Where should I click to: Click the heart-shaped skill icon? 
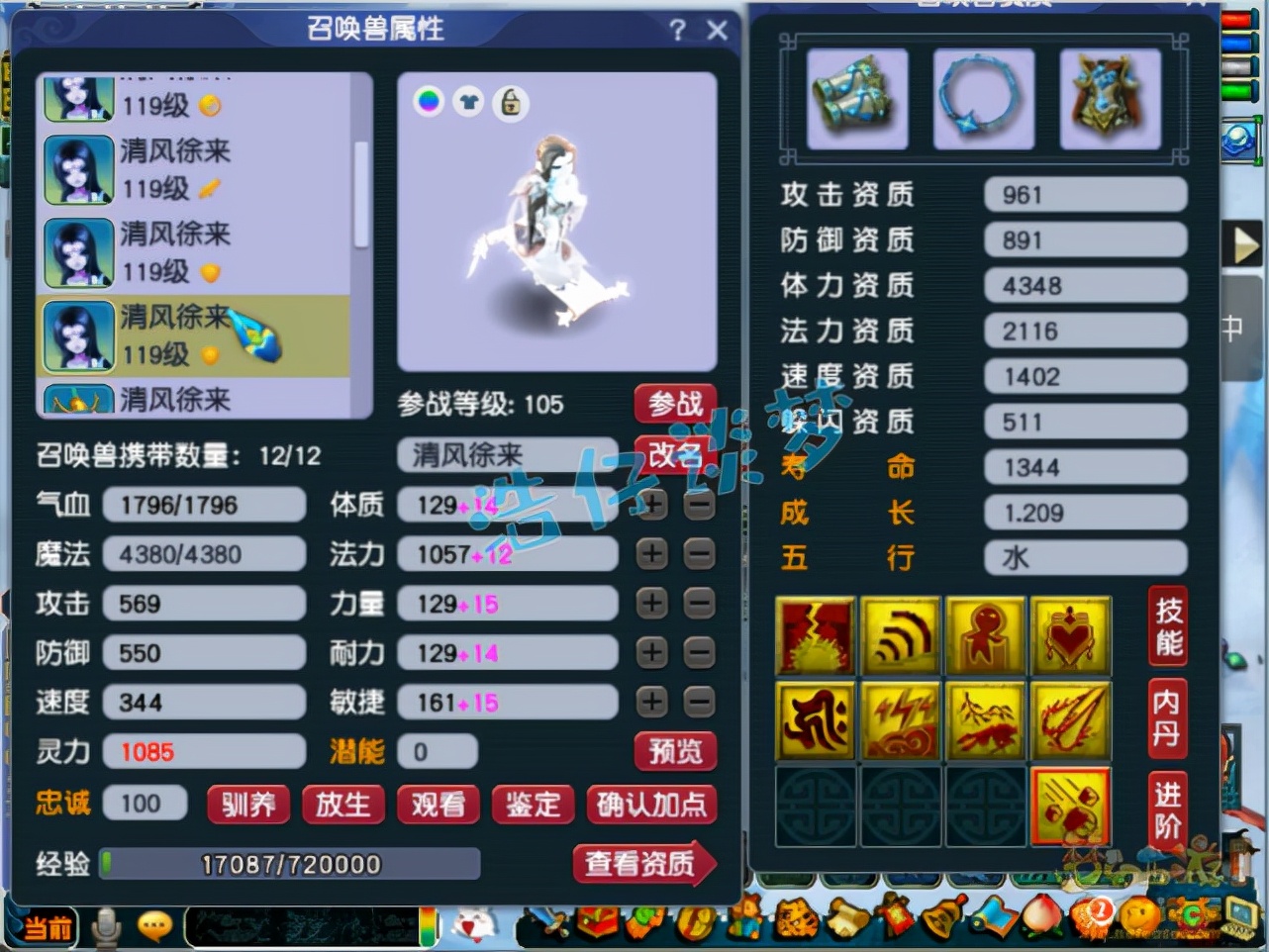(1071, 634)
